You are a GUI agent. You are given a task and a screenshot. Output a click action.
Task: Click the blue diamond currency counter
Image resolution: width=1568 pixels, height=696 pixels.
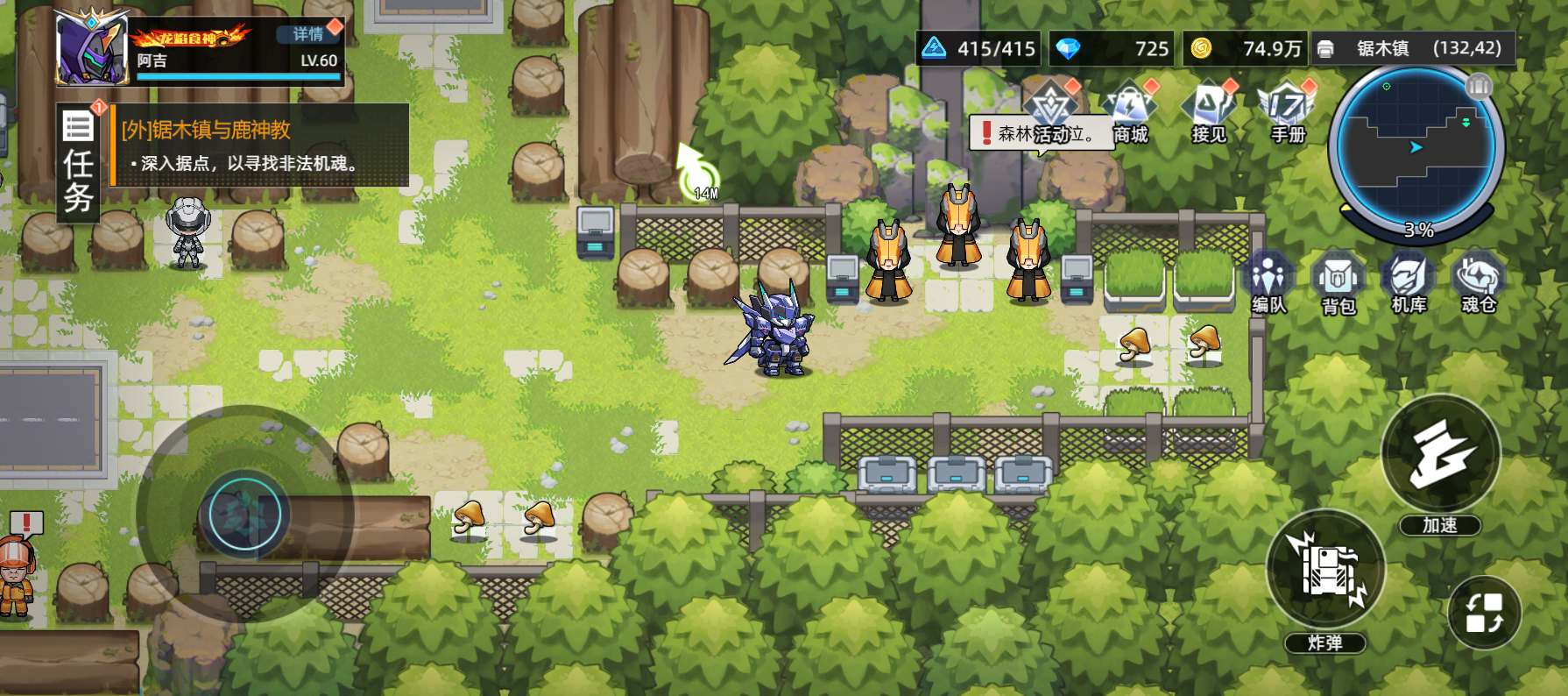1112,49
